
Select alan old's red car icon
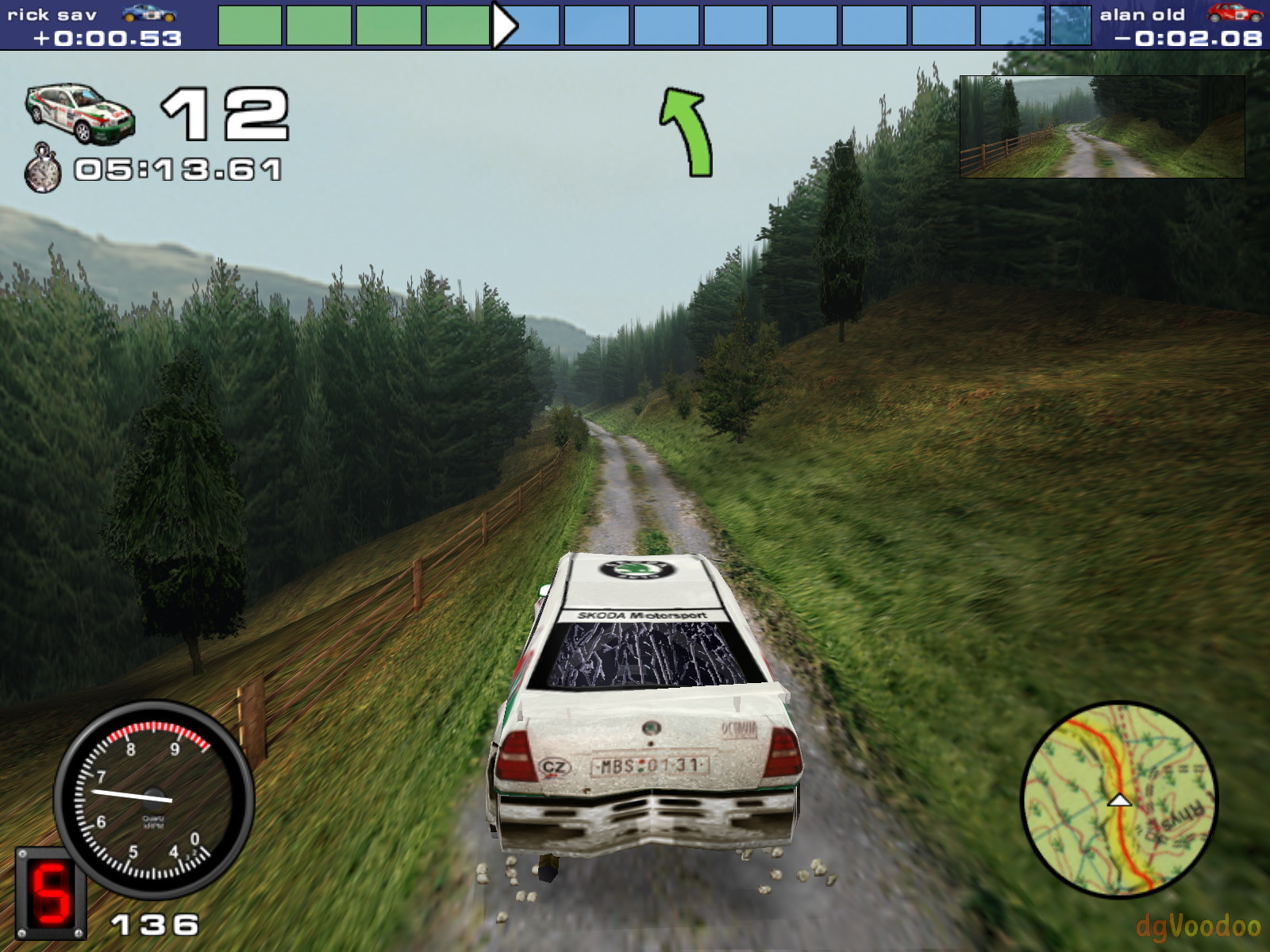[x=1234, y=13]
